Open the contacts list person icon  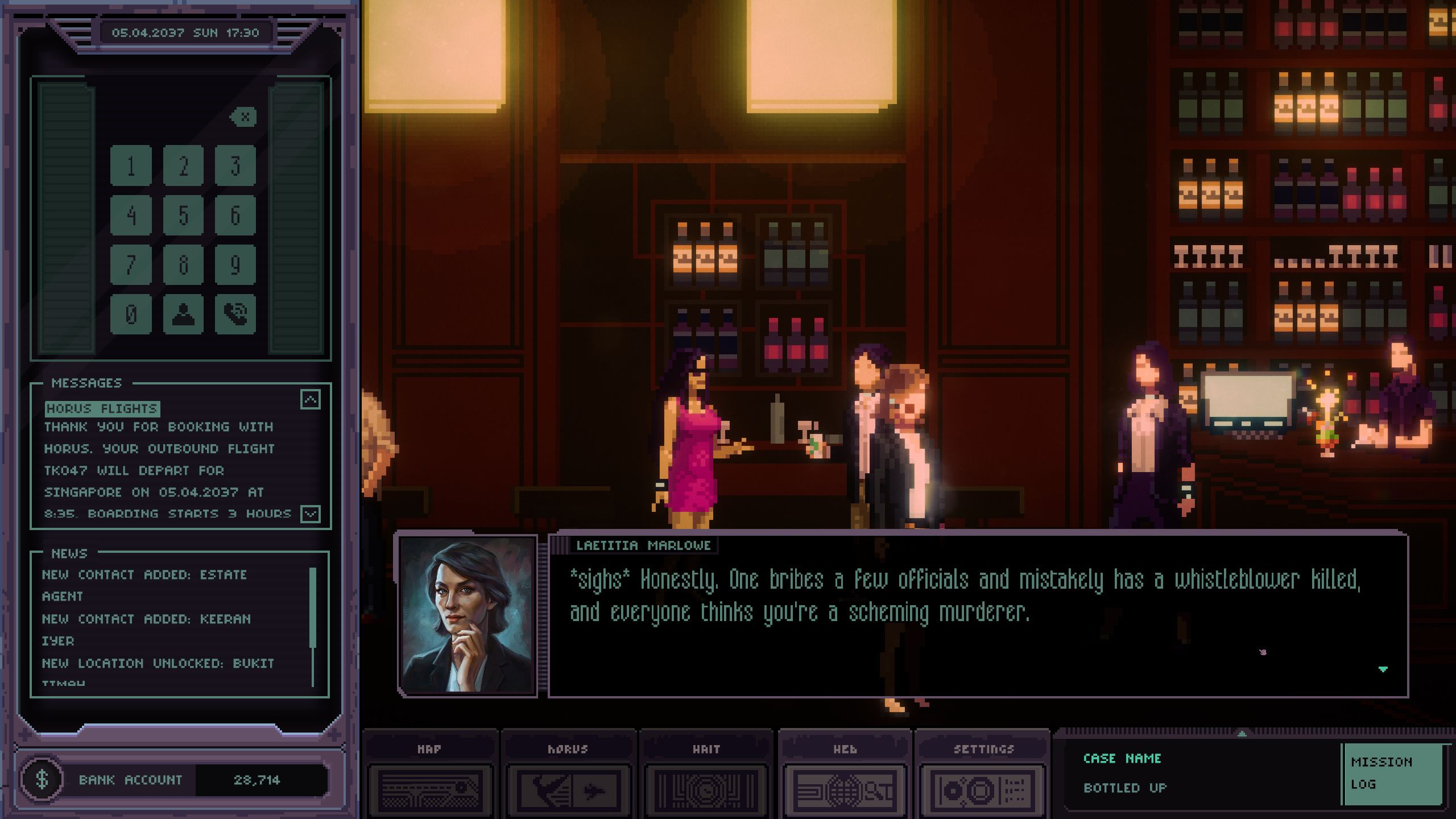183,314
